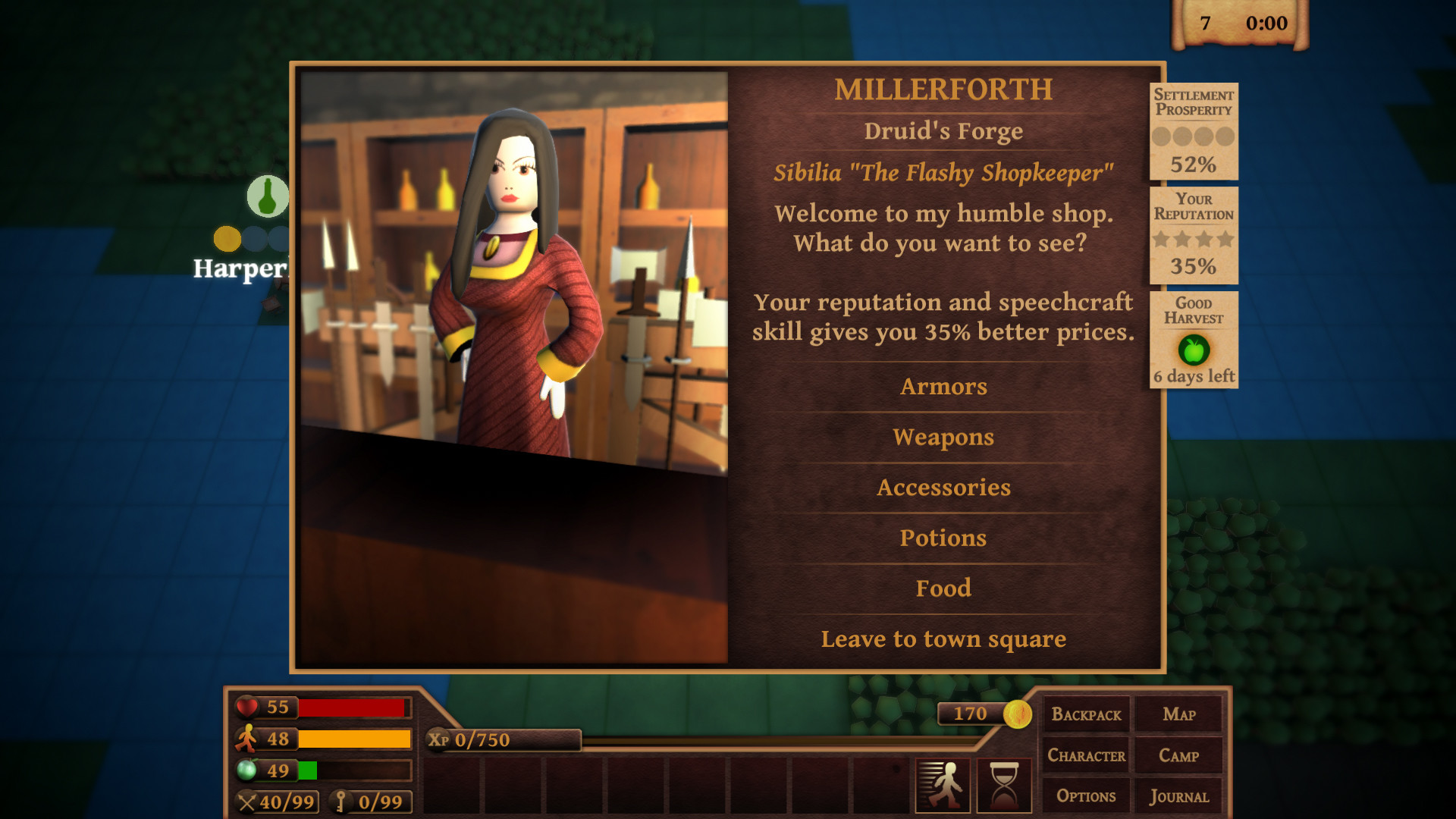Click the hourglass wait icon
Viewport: 1456px width, 819px height.
(x=1004, y=786)
